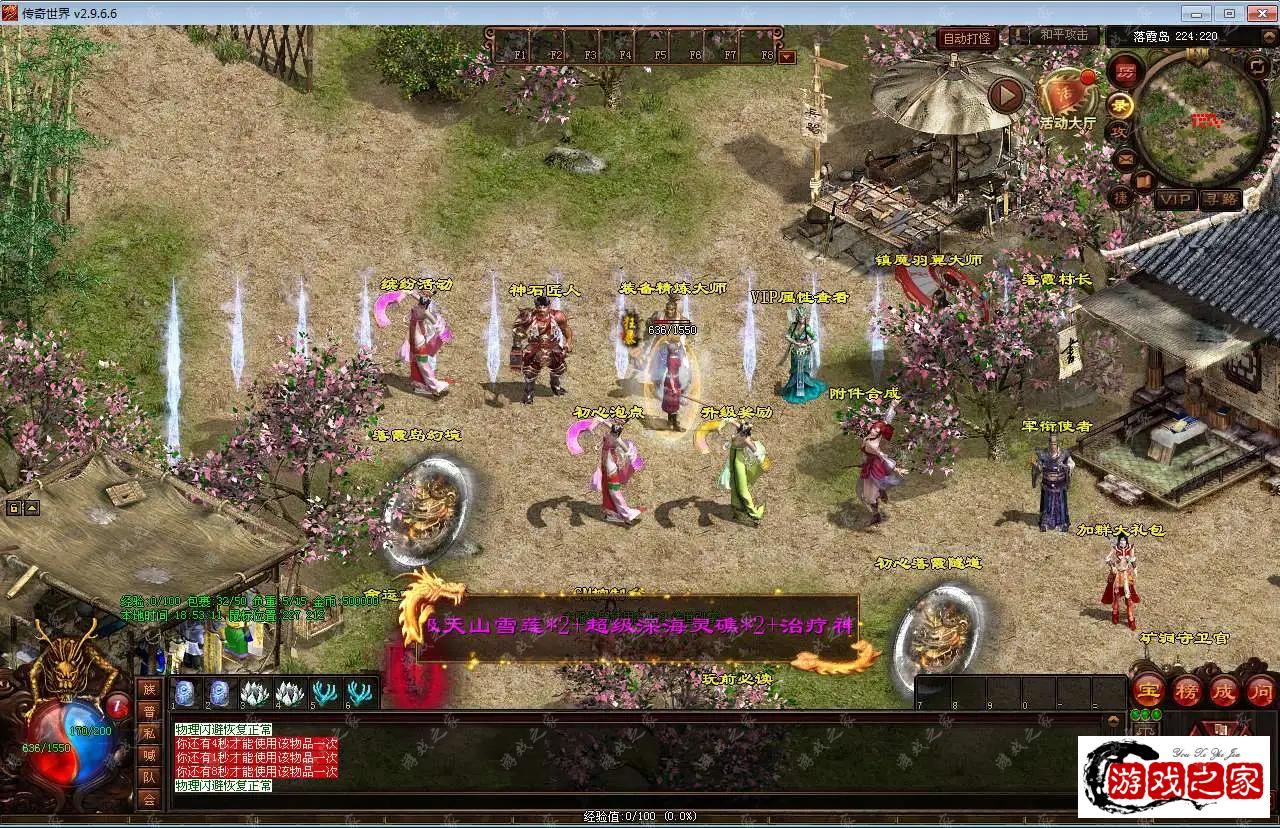Open the 活动大厅 activity hall
Viewport: 1280px width, 828px height.
[x=1066, y=98]
